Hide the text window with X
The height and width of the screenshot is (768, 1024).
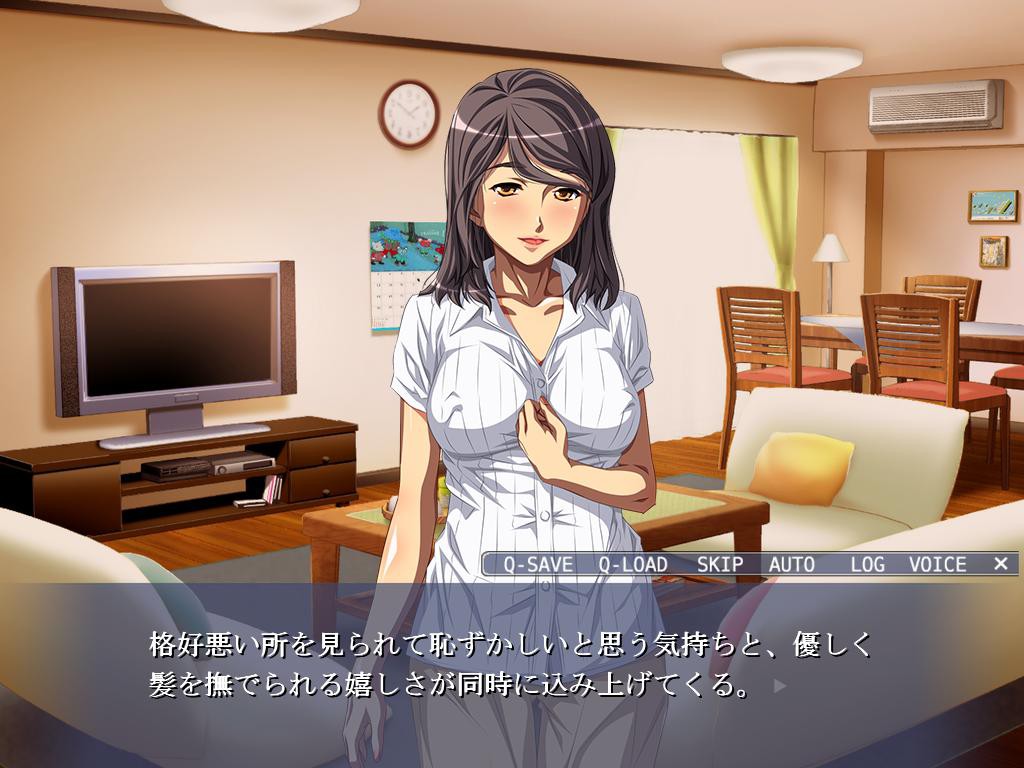click(1001, 564)
